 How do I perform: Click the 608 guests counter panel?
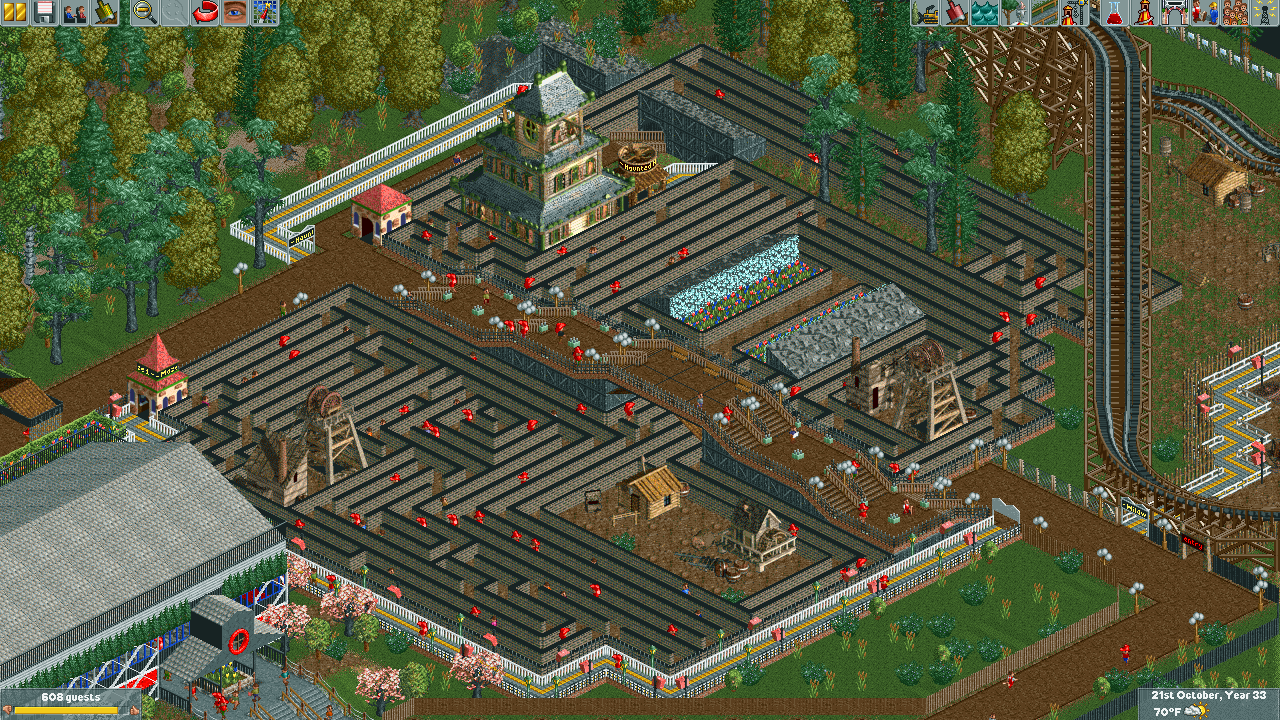(69, 703)
